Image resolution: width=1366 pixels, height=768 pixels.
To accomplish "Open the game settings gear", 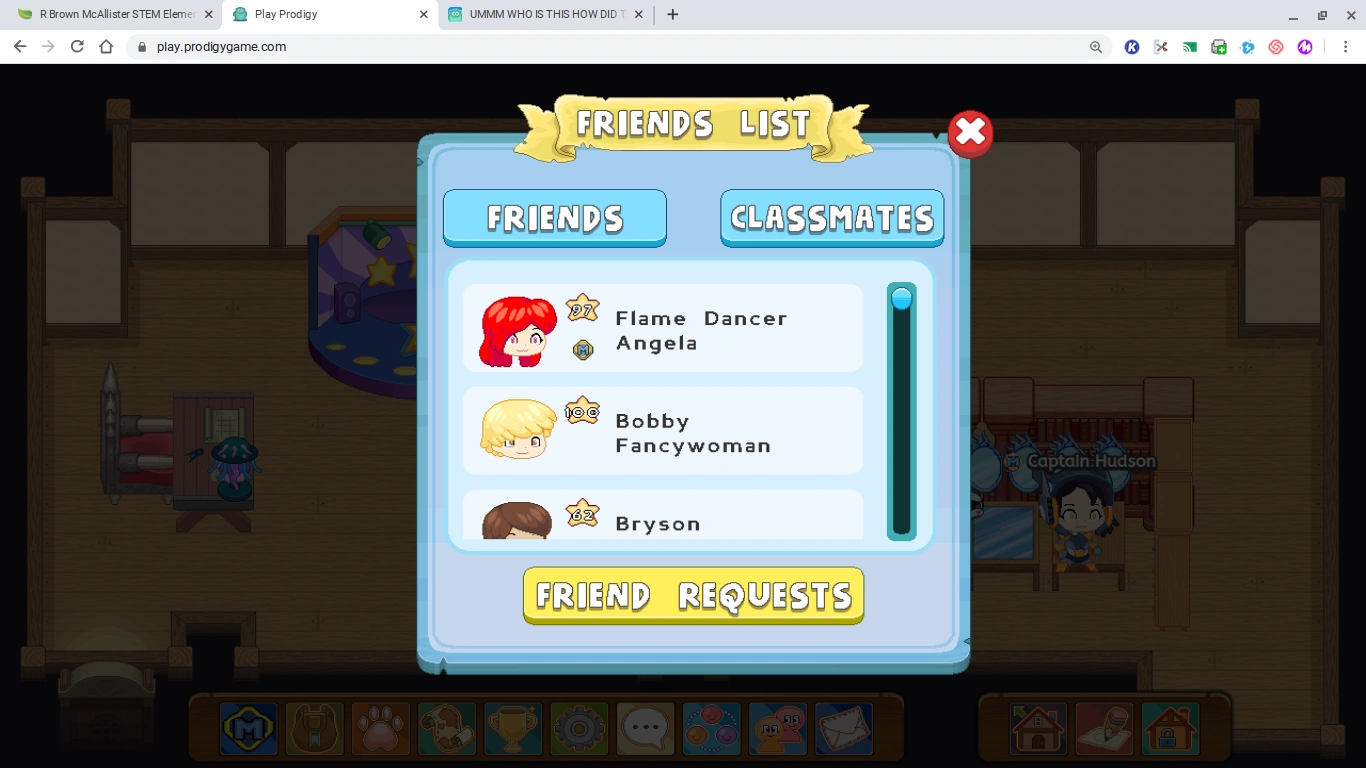I will [579, 729].
